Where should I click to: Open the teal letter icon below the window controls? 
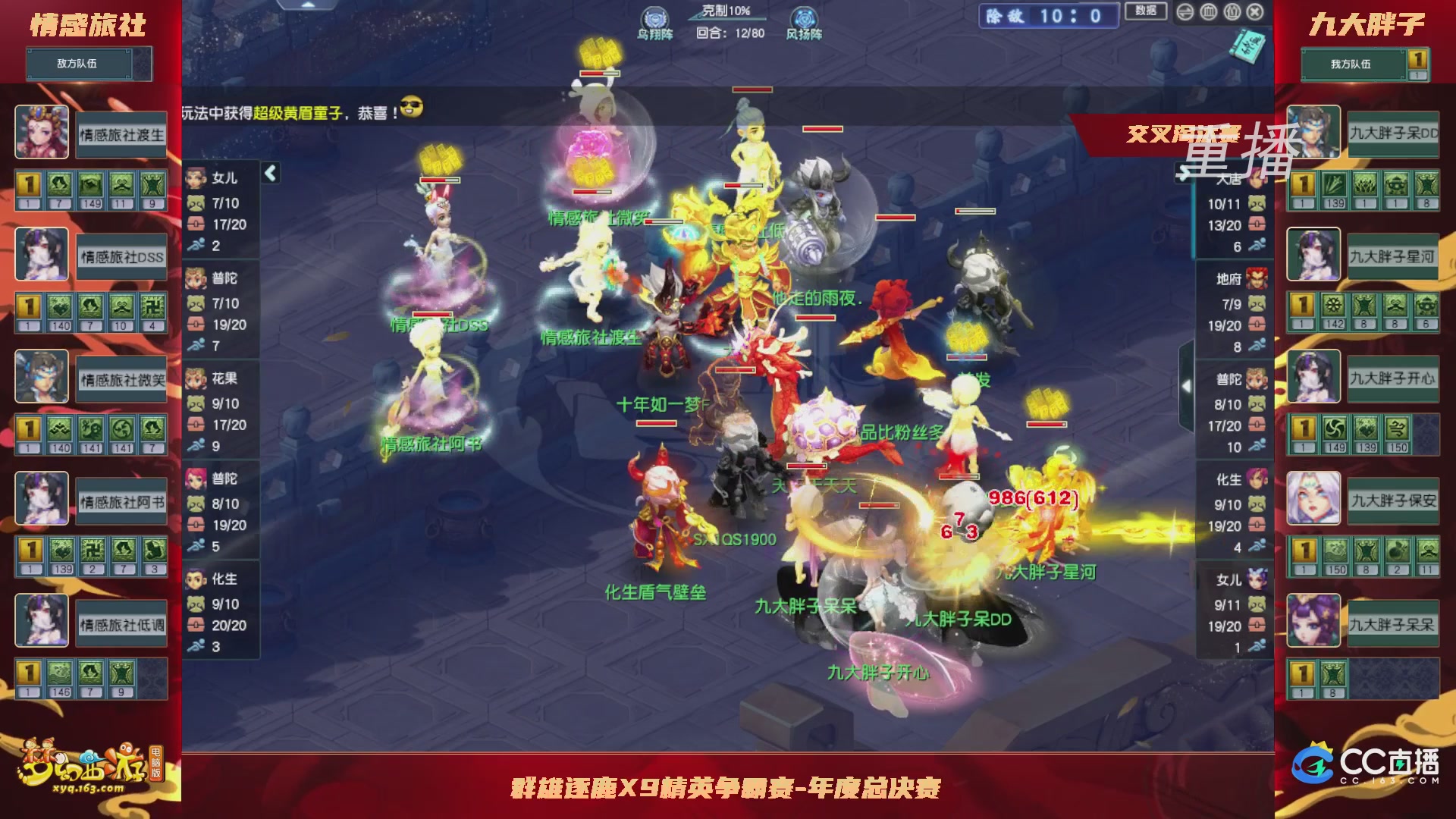pyautogui.click(x=1246, y=47)
